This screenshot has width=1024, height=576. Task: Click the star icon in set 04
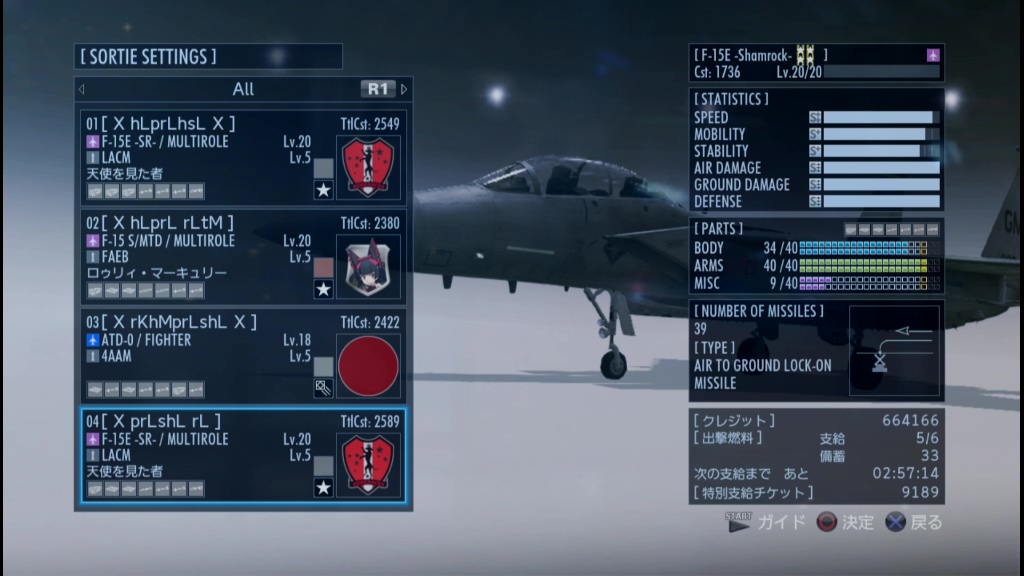(323, 488)
